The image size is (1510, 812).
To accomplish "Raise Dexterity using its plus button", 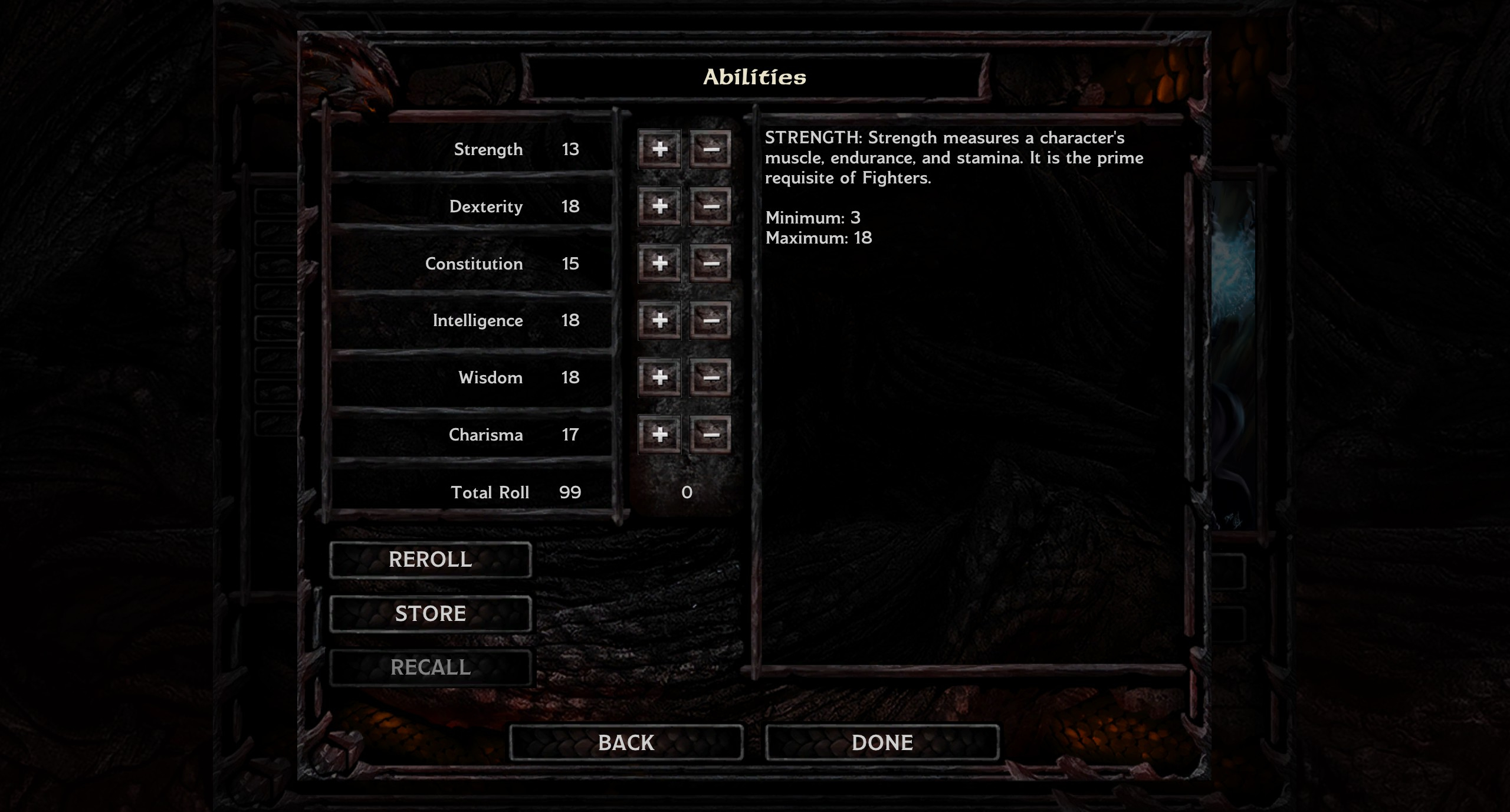I will (x=659, y=206).
